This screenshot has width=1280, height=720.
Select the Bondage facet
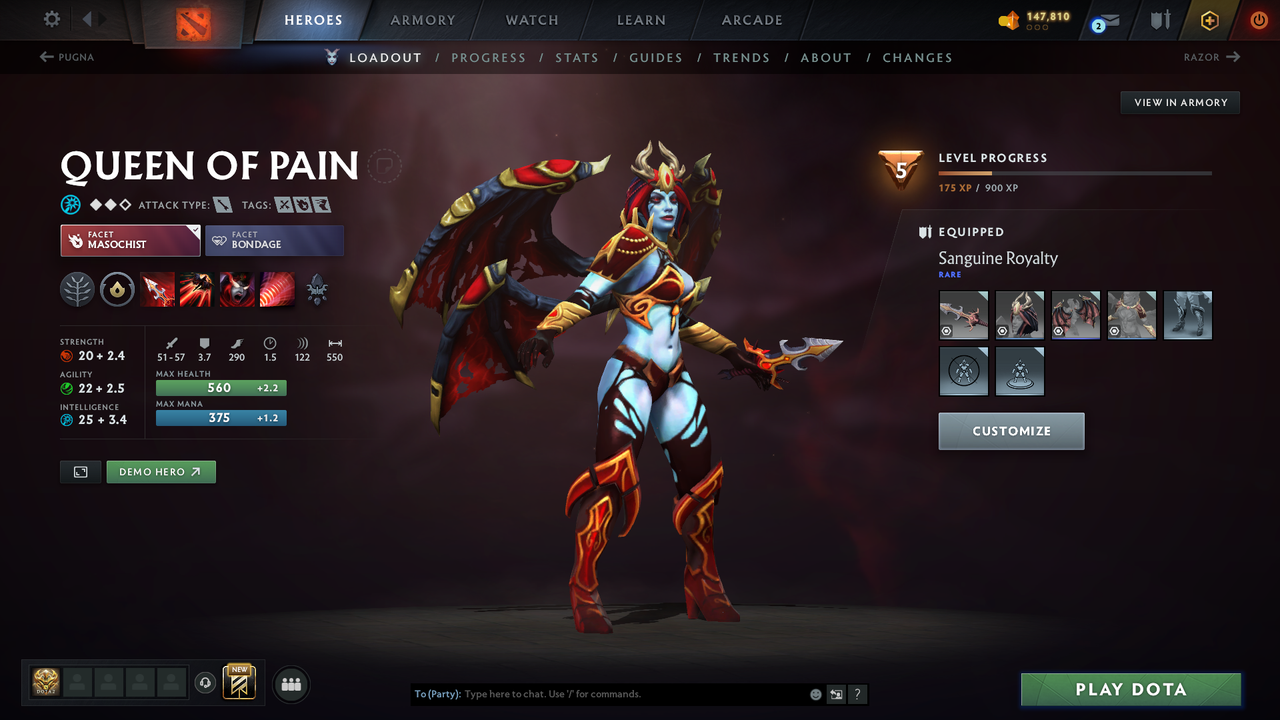tap(275, 240)
